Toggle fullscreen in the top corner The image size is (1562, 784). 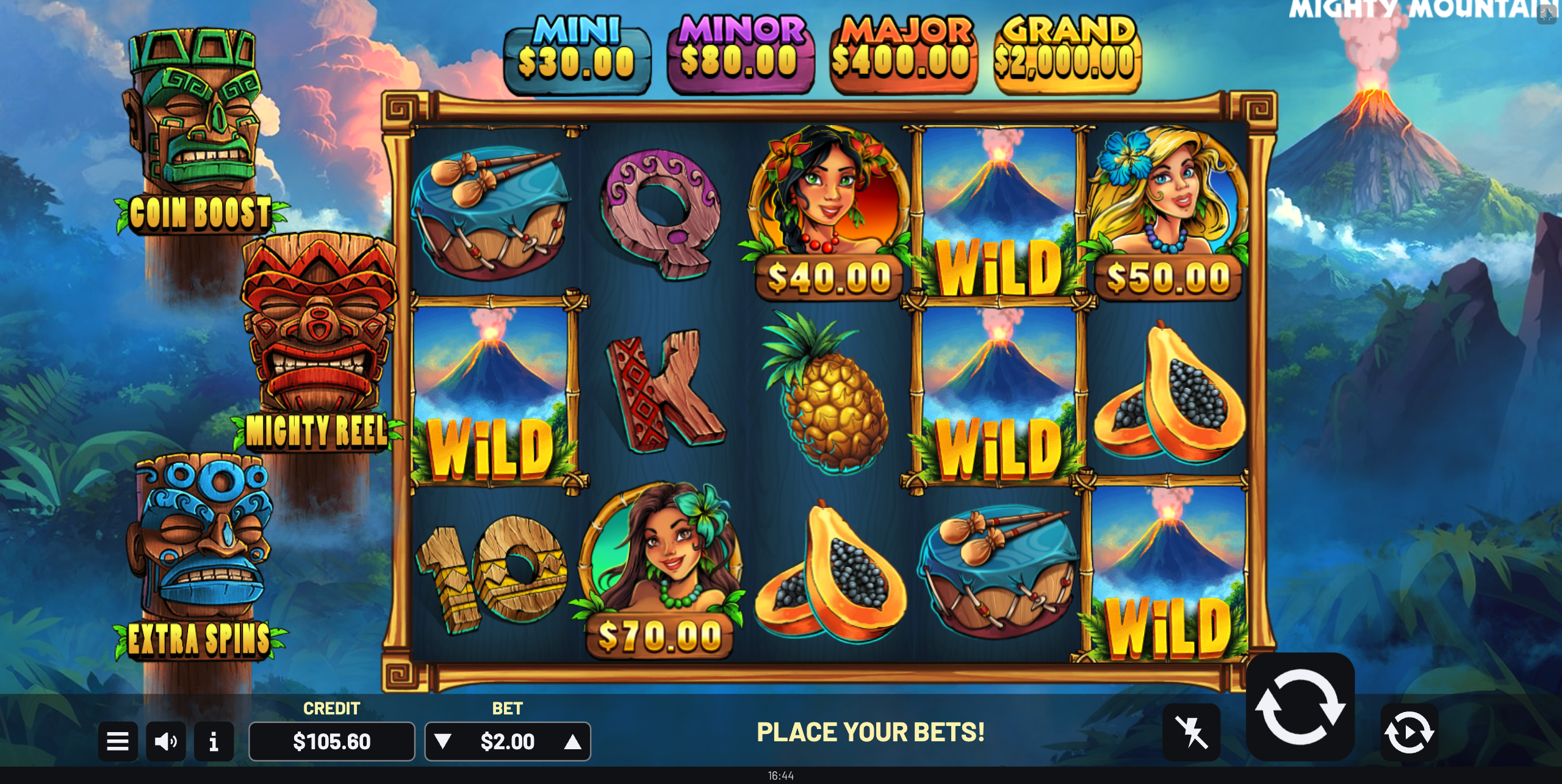pos(1547,13)
